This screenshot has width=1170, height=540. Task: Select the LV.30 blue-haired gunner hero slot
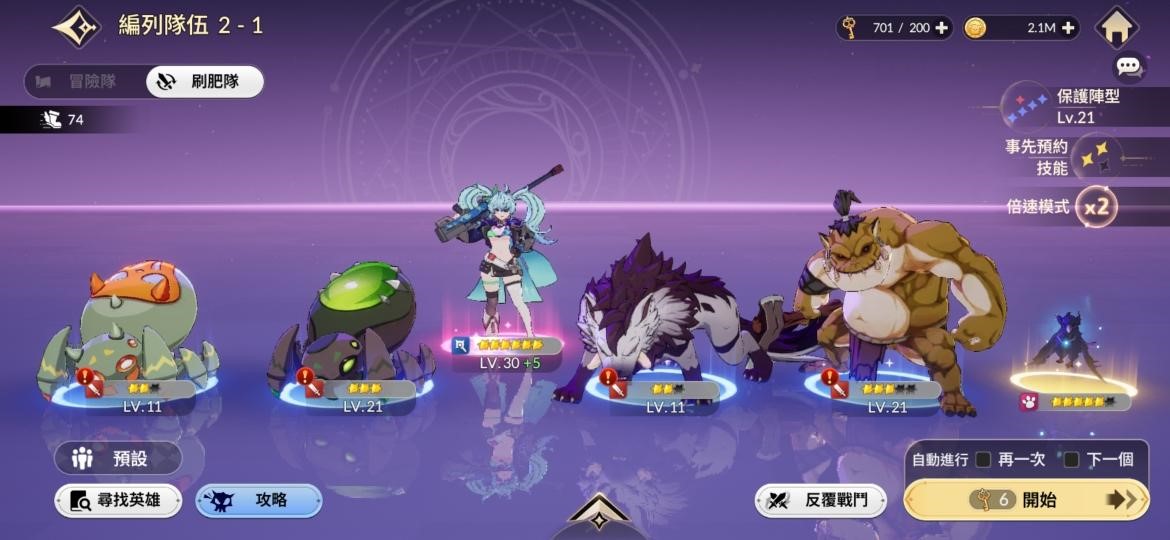(501, 270)
